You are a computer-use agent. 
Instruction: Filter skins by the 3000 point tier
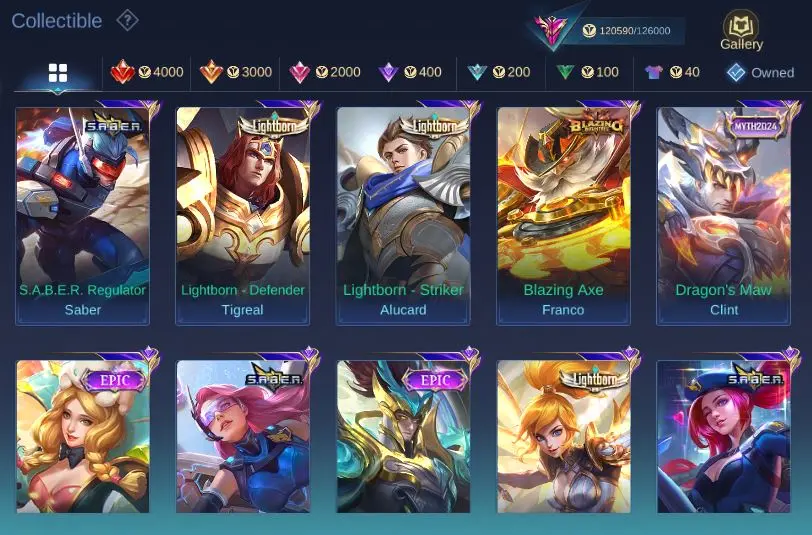(235, 72)
